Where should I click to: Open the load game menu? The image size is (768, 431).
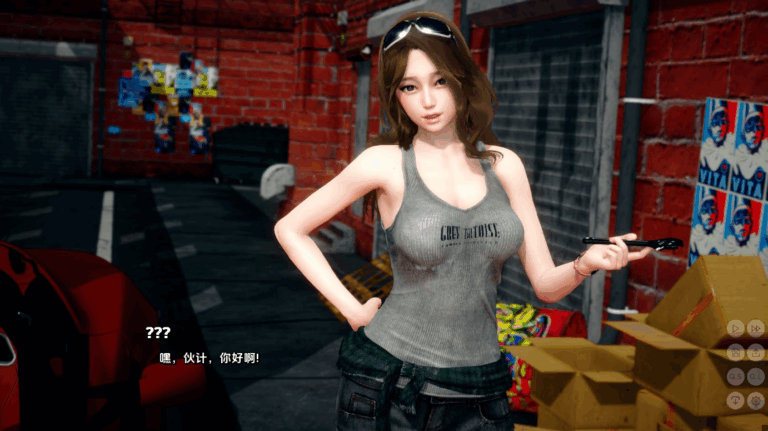tap(756, 353)
